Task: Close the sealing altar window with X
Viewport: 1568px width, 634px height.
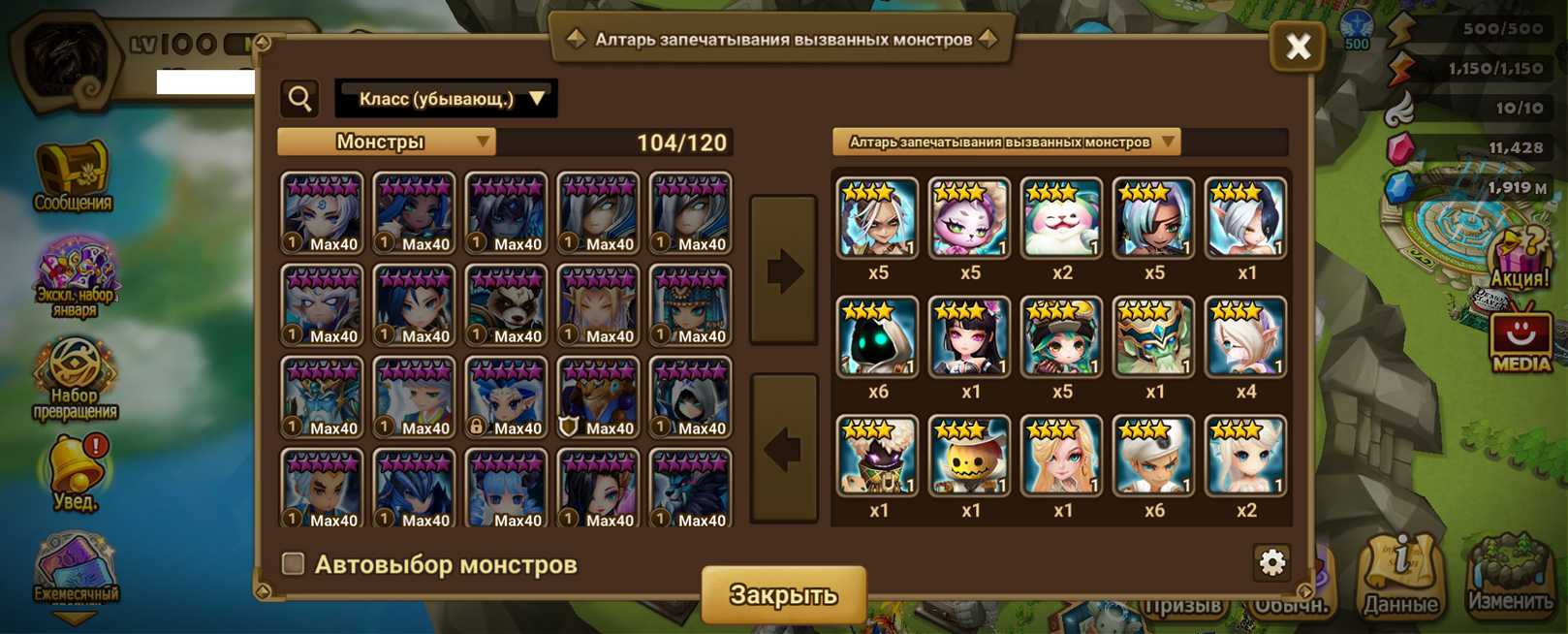Action: pos(1297,46)
